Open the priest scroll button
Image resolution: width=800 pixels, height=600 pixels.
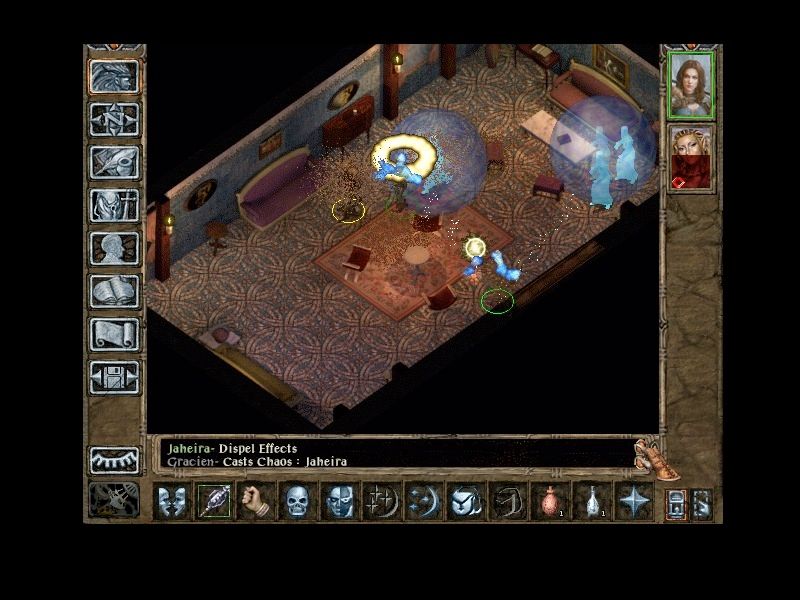(114, 334)
